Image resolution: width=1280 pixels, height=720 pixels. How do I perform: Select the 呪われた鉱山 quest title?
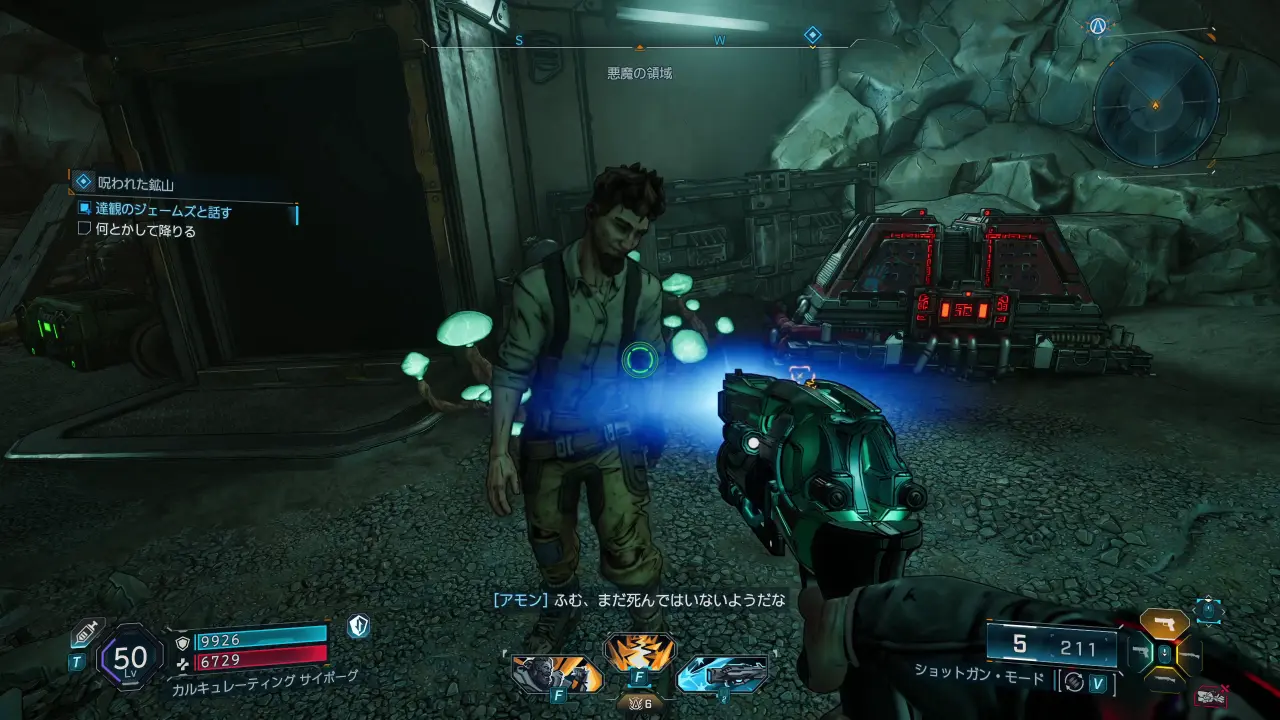coord(137,183)
